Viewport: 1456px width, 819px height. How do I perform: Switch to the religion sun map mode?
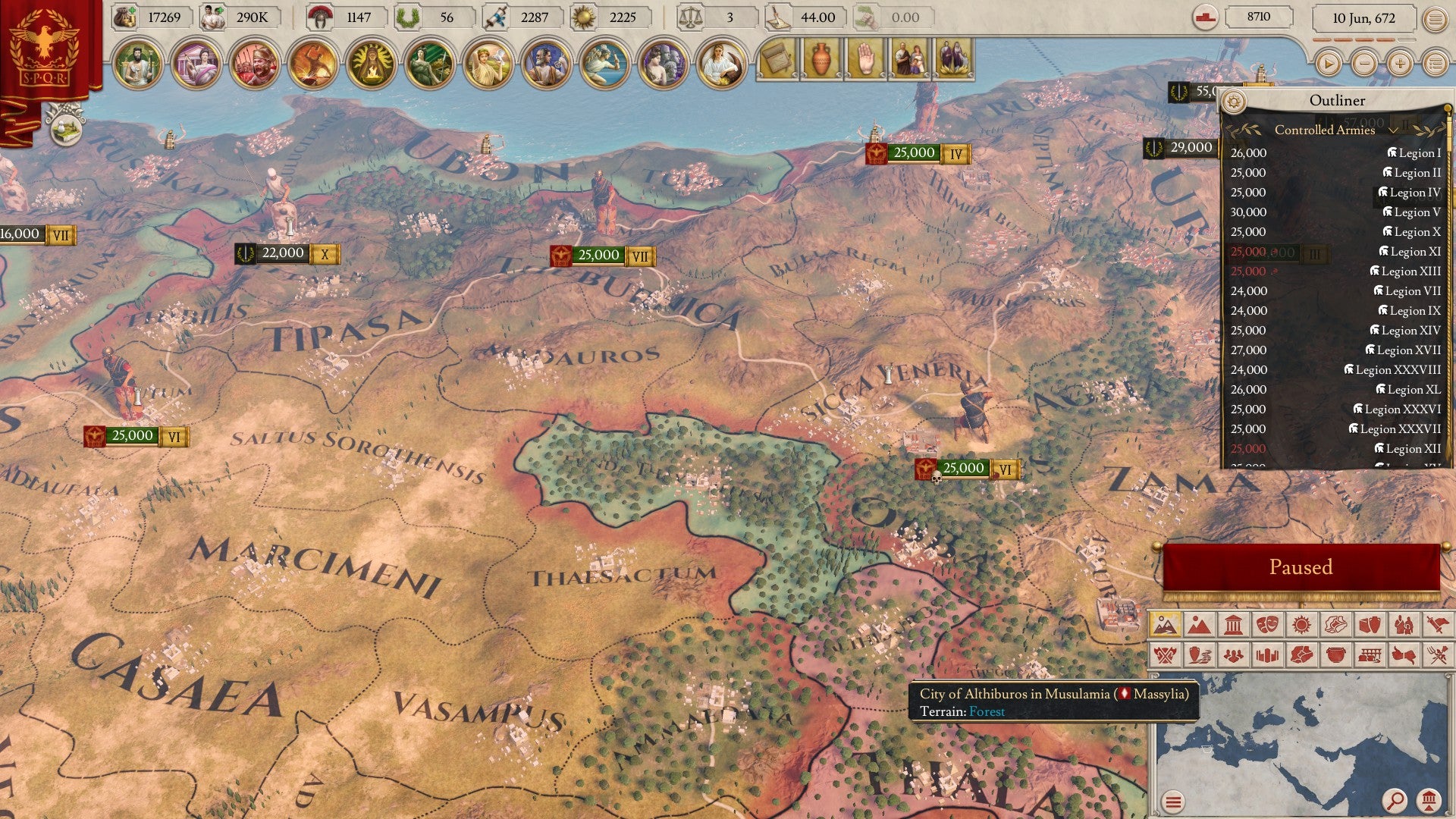[x=1301, y=626]
